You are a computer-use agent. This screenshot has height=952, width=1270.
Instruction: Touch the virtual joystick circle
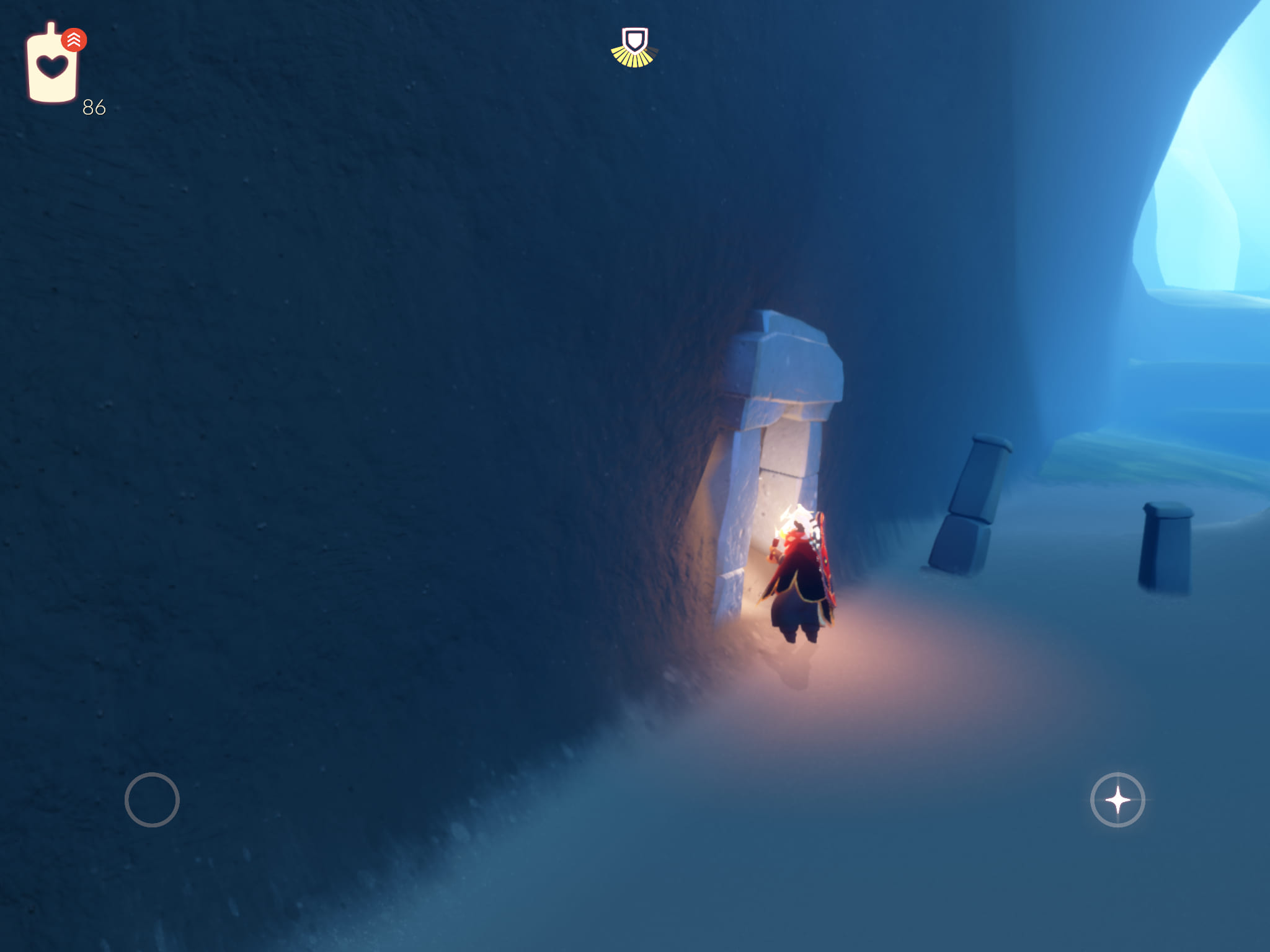click(152, 800)
